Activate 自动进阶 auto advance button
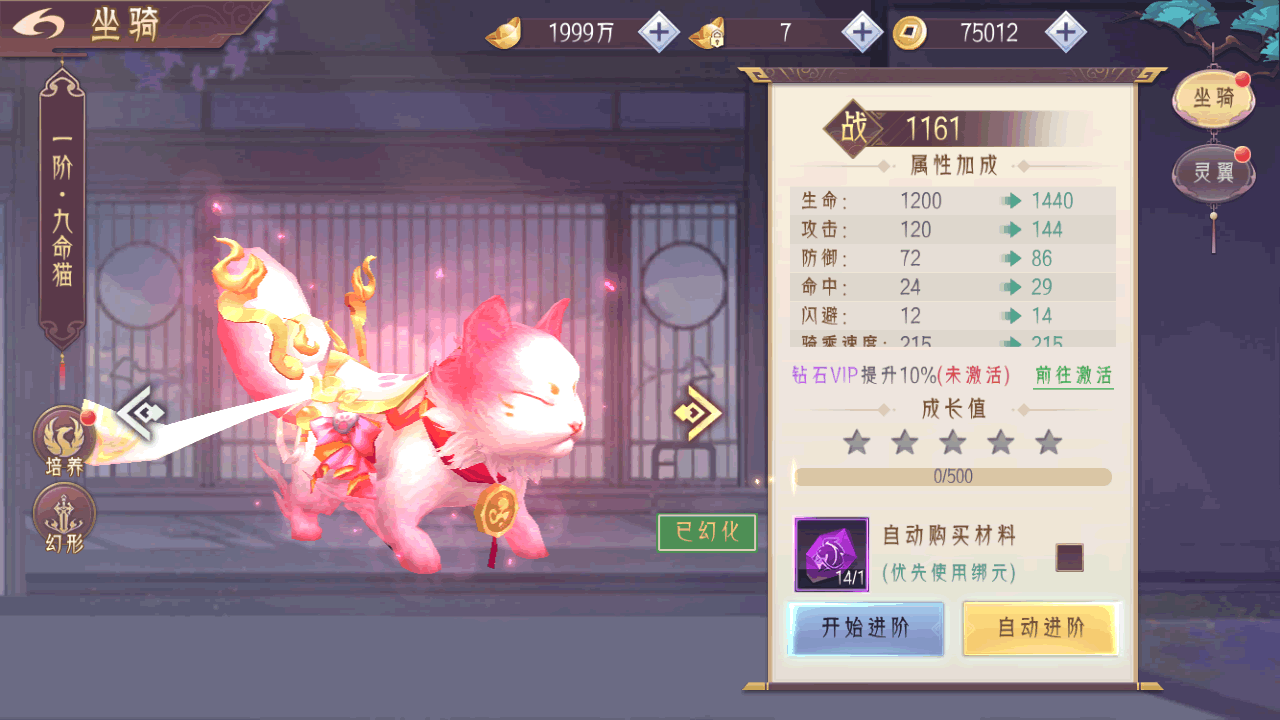The width and height of the screenshot is (1280, 720). [1040, 628]
